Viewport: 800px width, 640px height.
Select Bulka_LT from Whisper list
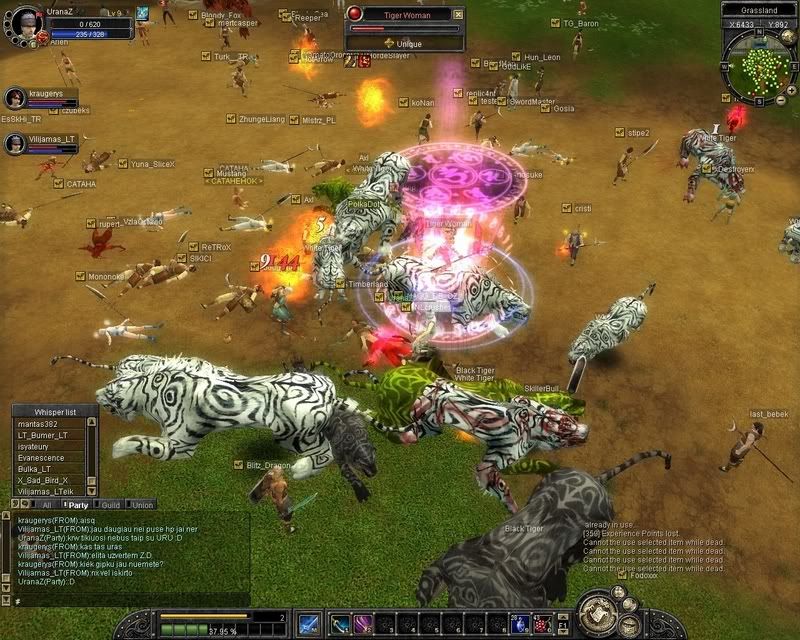[x=35, y=469]
